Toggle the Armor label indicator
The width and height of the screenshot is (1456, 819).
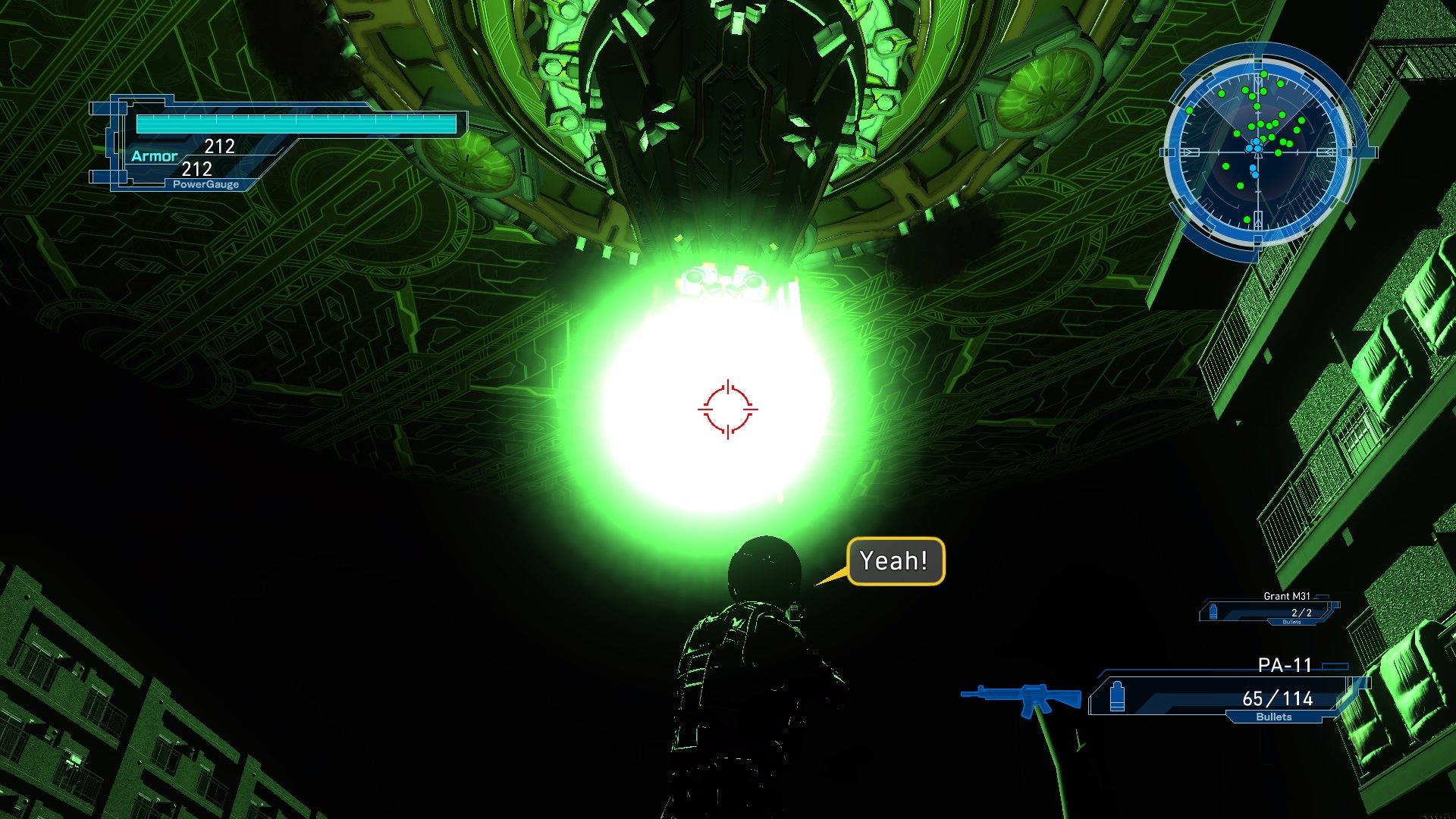tap(155, 155)
